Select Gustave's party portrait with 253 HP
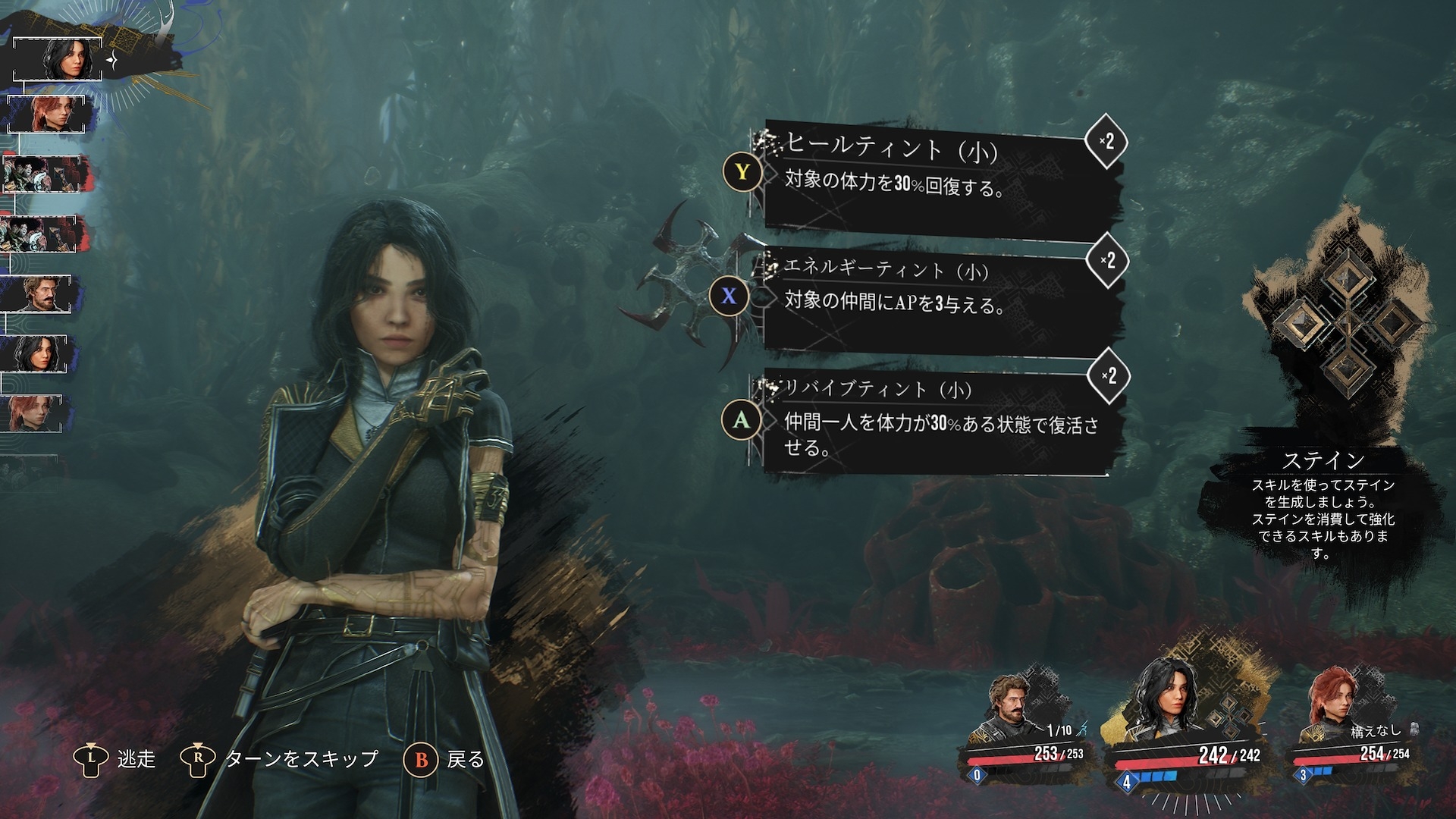Screen dimensions: 1456x819 click(1020, 720)
